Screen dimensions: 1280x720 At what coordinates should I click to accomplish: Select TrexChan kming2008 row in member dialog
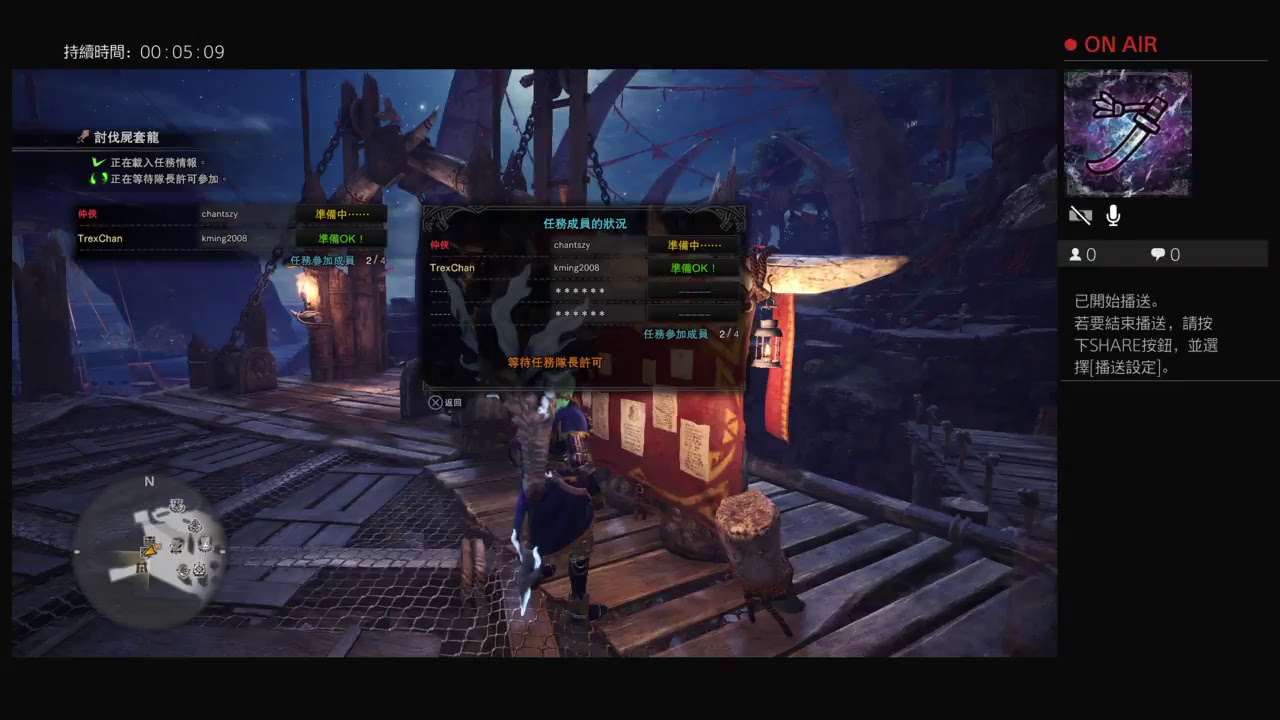(583, 268)
